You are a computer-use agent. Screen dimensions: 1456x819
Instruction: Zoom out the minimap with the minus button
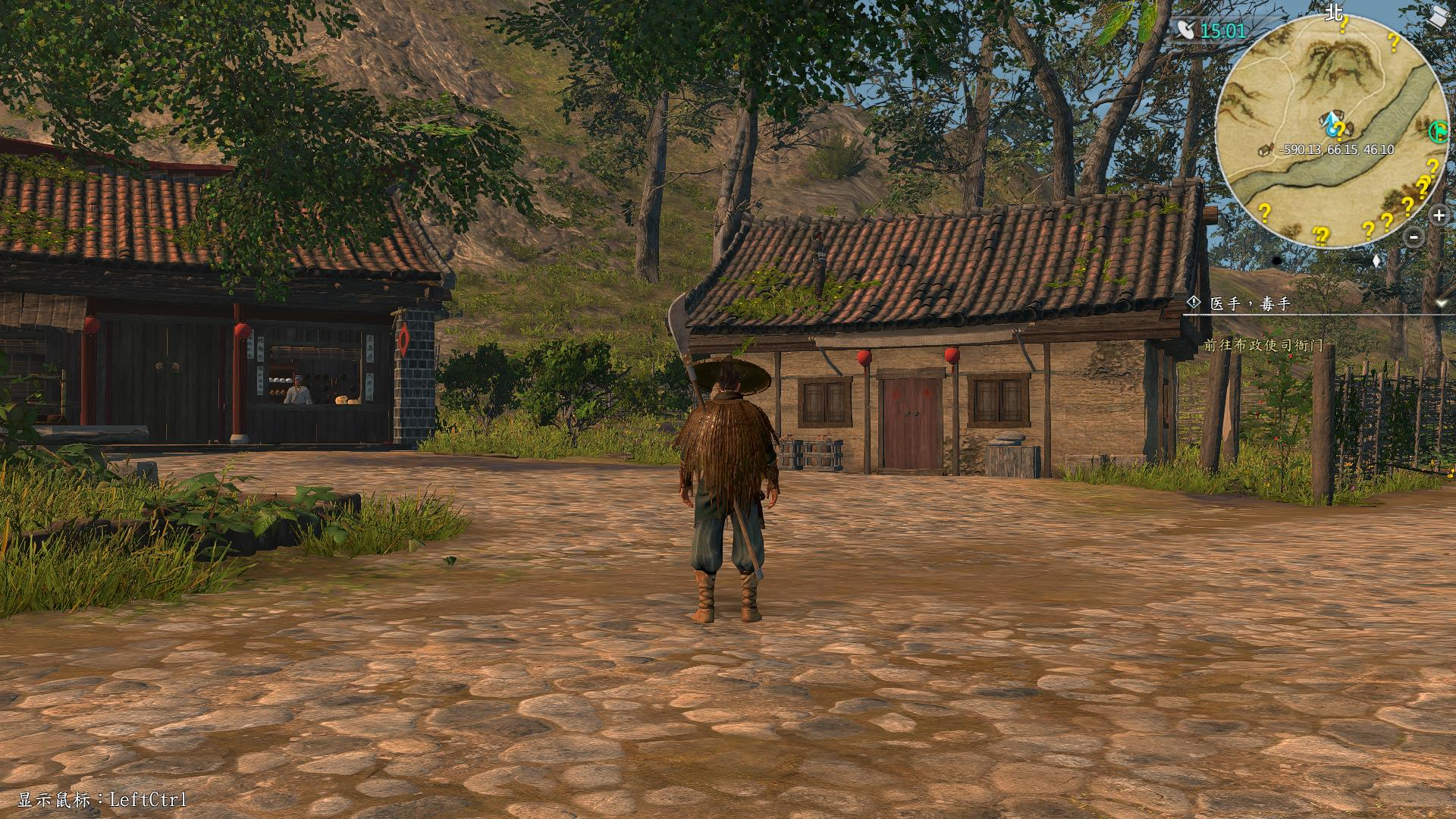[x=1414, y=237]
